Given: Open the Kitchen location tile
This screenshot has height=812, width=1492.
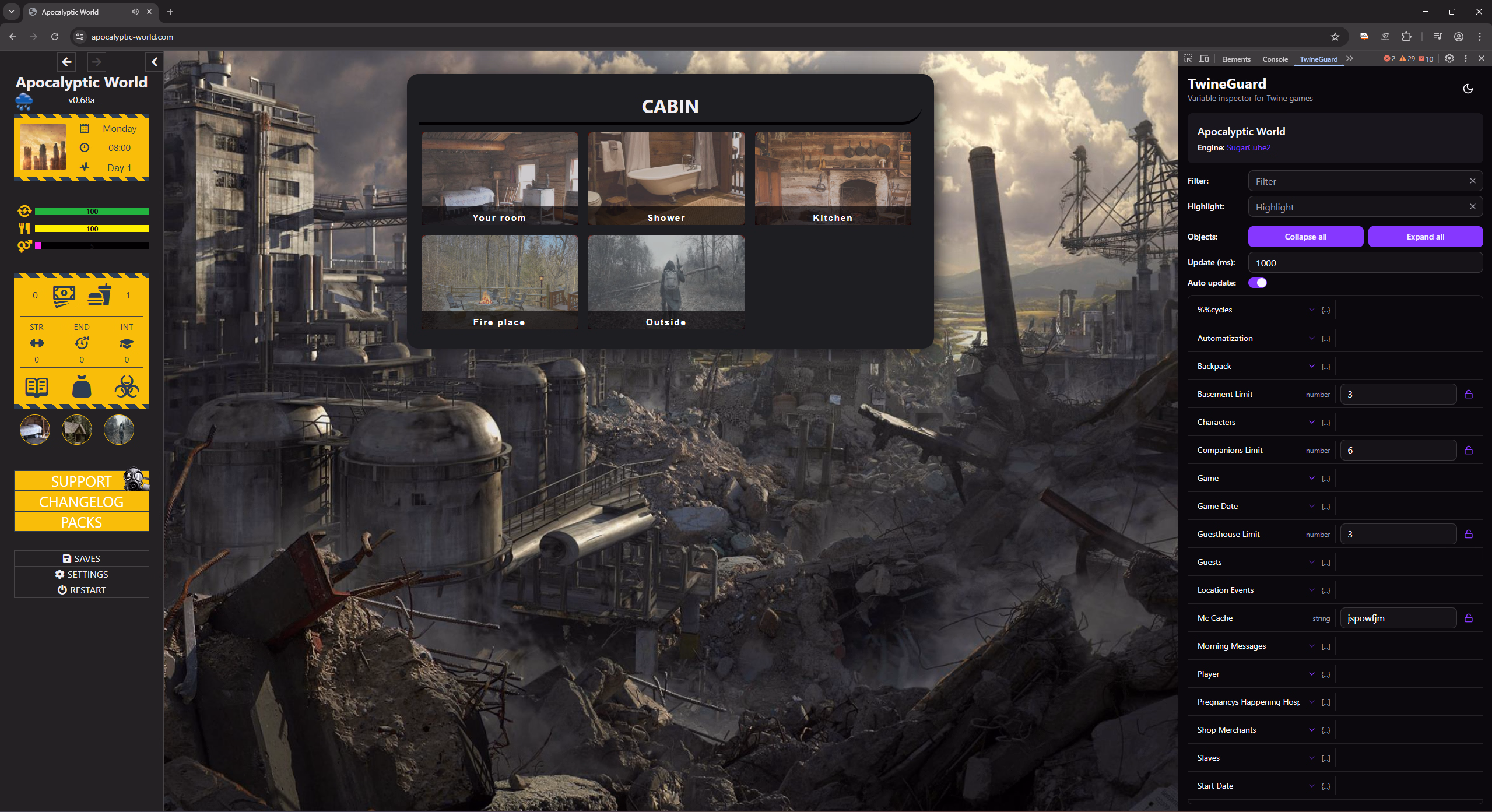Looking at the screenshot, I should 833,178.
